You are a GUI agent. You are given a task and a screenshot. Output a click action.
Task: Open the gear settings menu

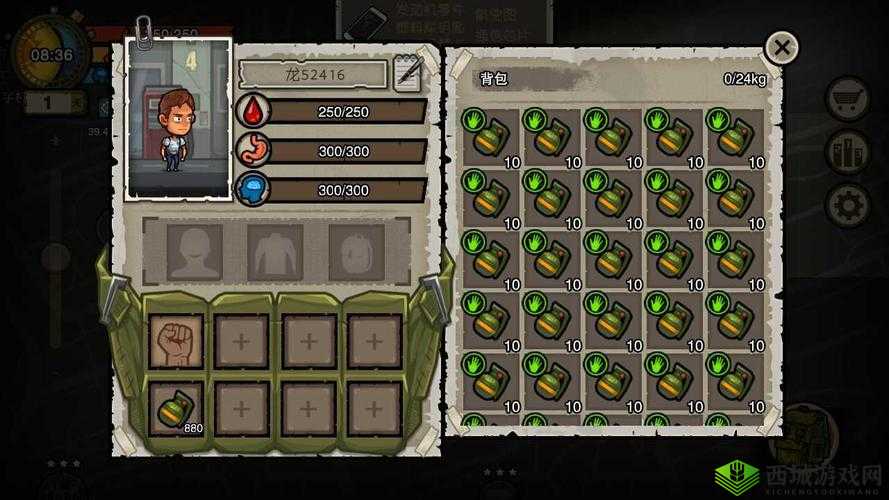point(847,205)
